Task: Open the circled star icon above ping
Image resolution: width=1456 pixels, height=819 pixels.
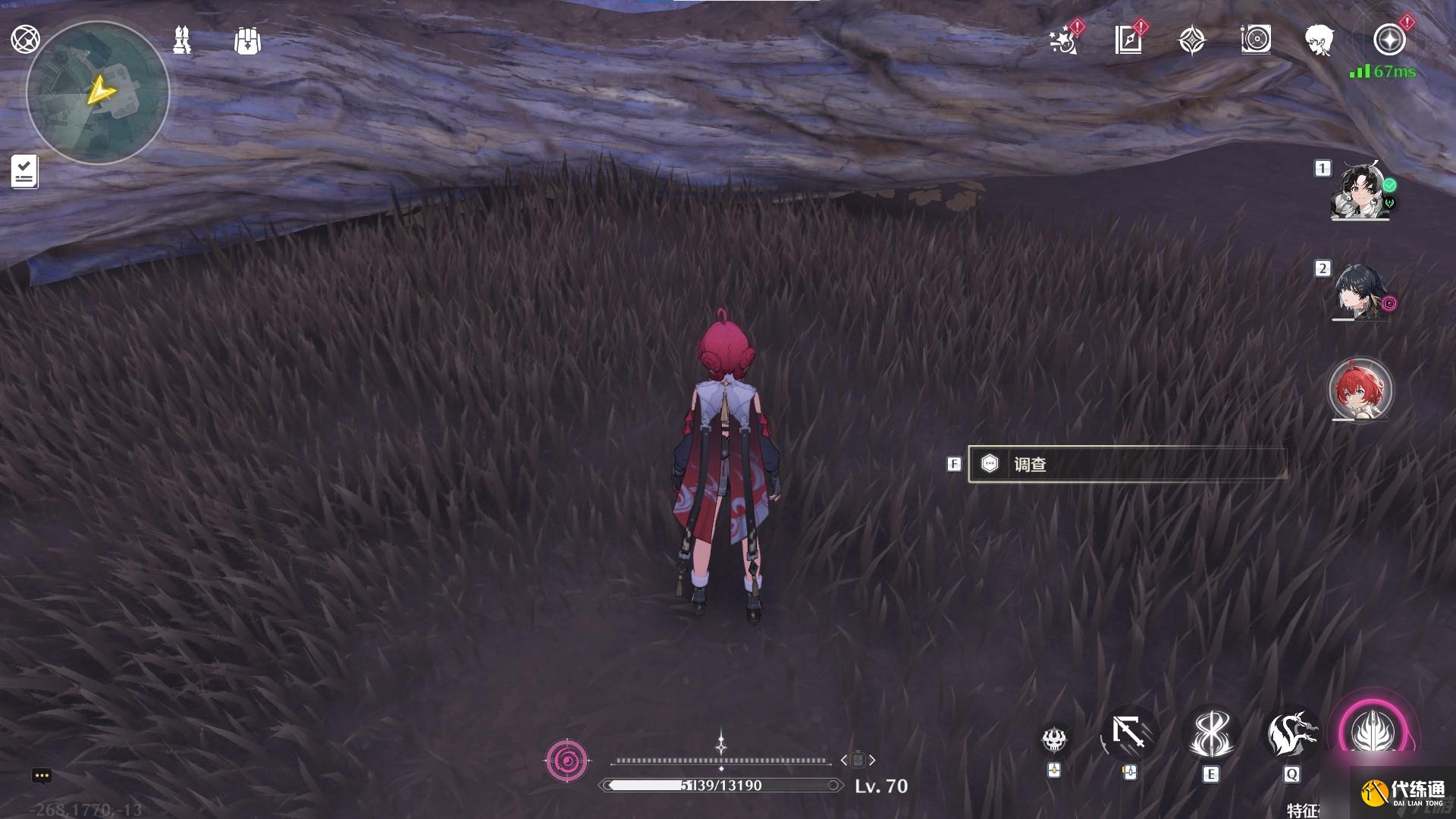Action: [1389, 39]
